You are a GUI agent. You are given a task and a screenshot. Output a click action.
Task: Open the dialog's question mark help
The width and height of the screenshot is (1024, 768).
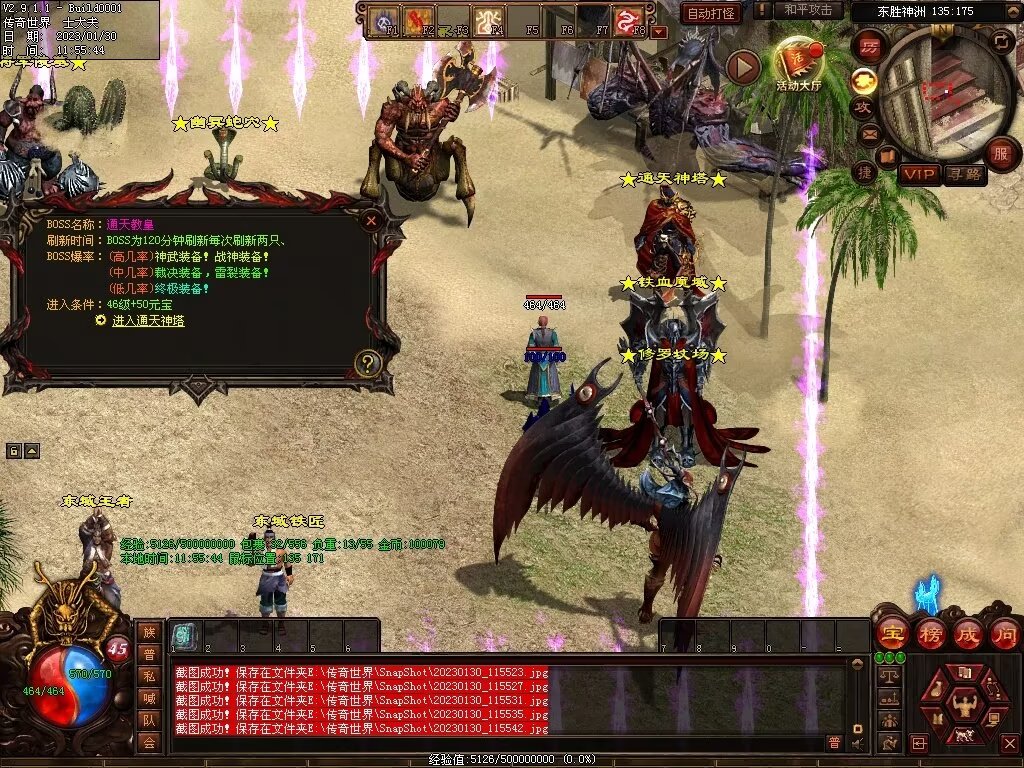[368, 363]
